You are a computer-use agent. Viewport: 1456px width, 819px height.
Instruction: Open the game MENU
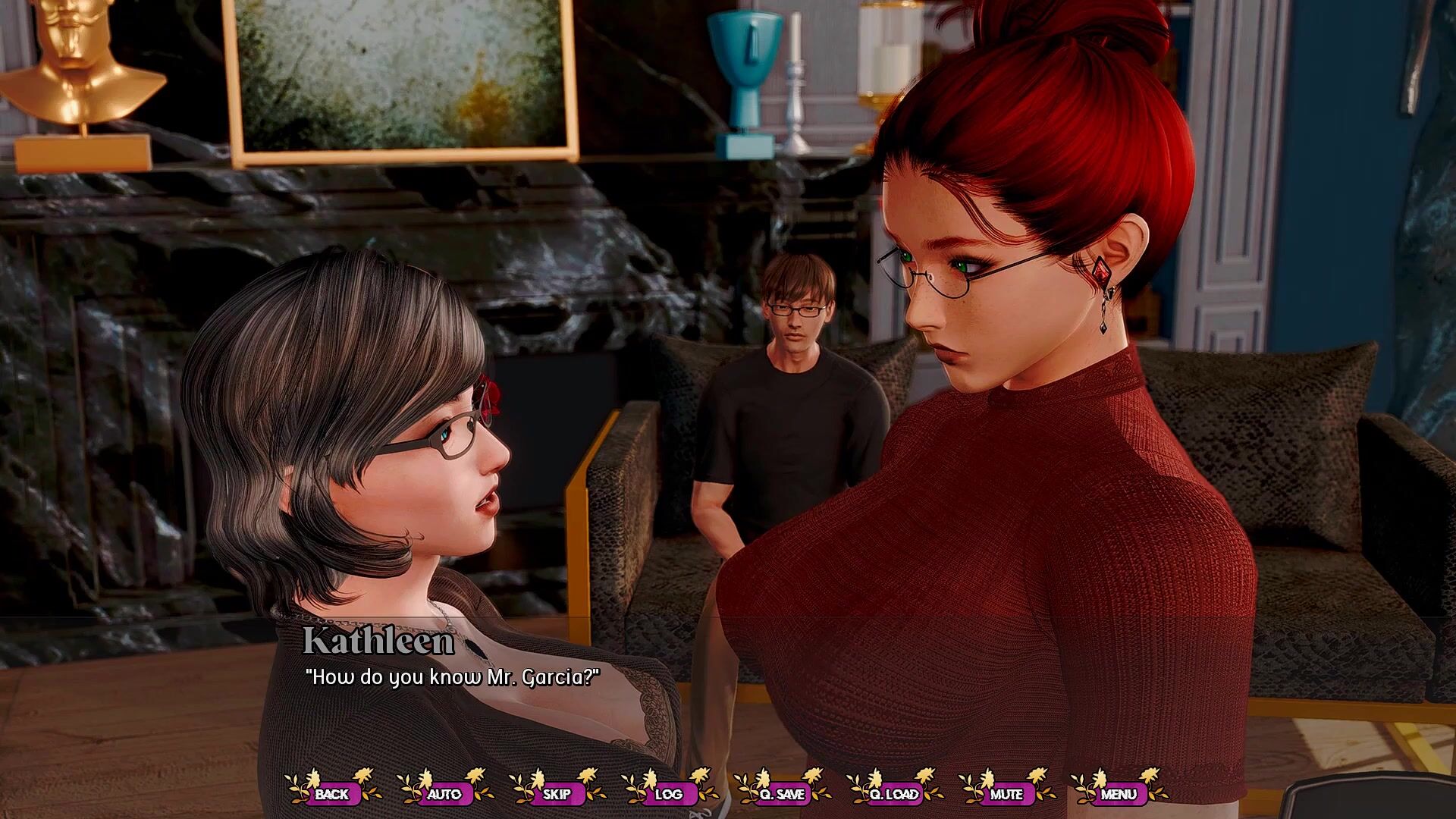[1119, 794]
